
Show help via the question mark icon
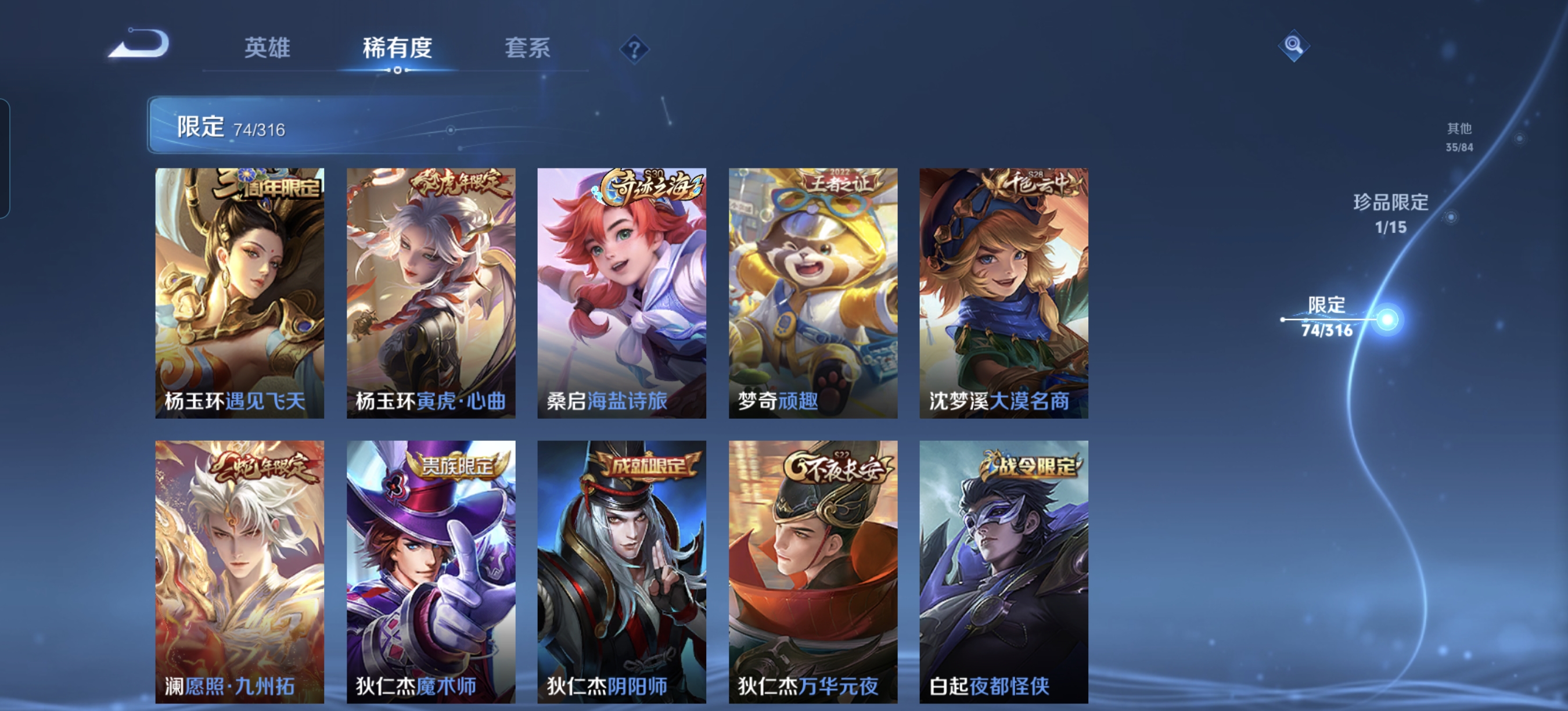634,49
